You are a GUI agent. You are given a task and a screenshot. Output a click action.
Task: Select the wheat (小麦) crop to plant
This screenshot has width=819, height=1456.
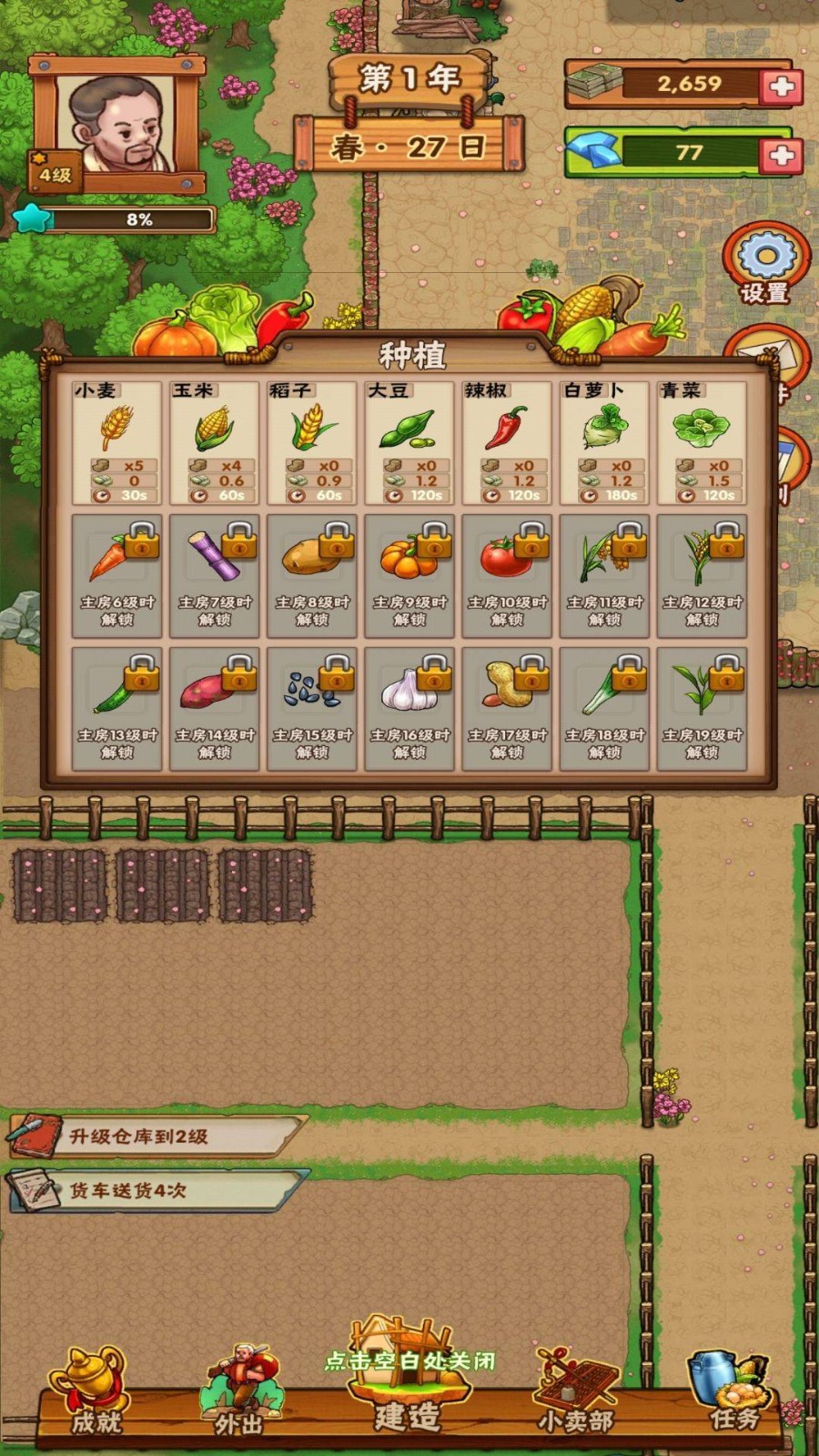[x=116, y=442]
